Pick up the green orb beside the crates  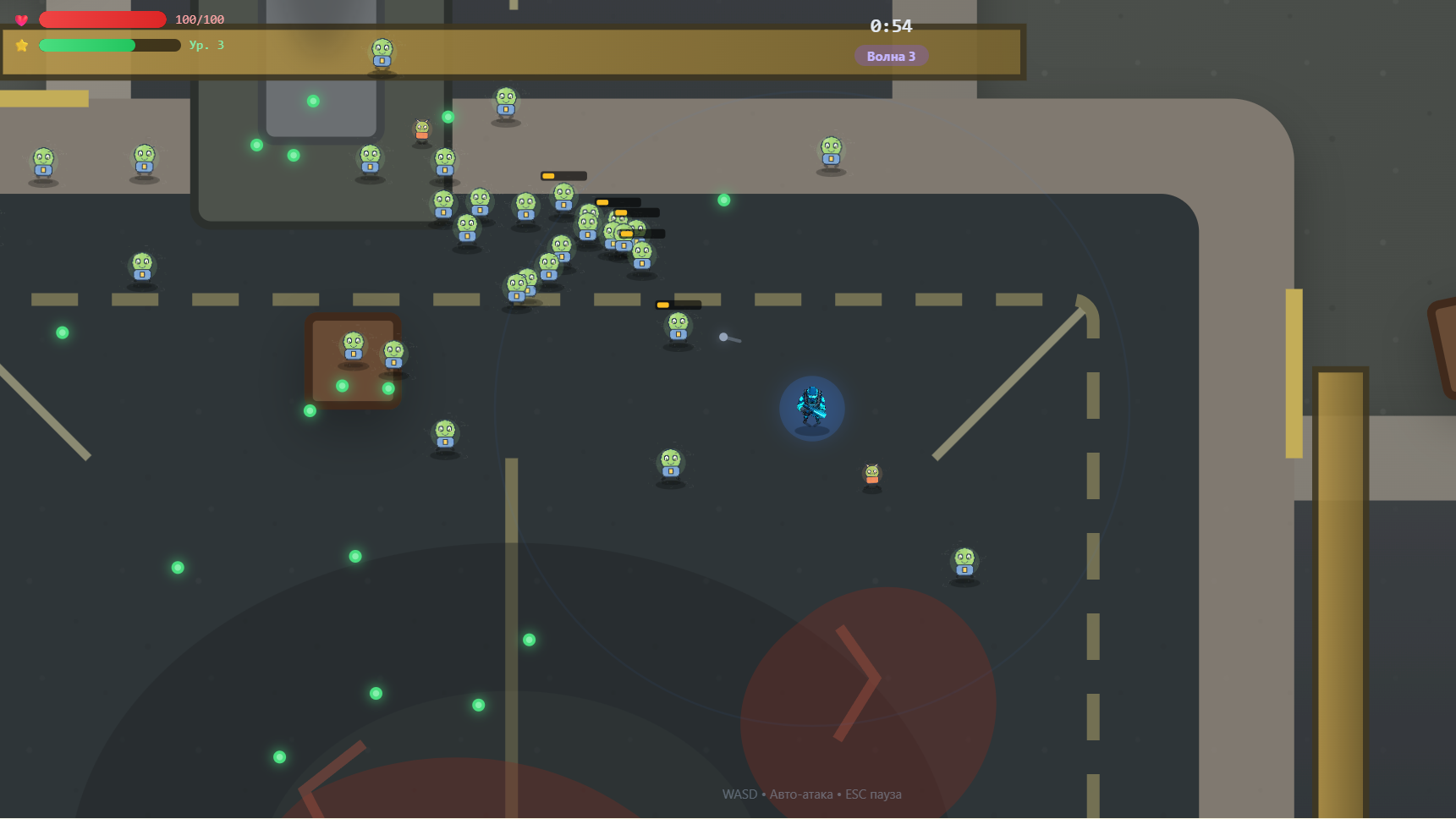coord(342,387)
